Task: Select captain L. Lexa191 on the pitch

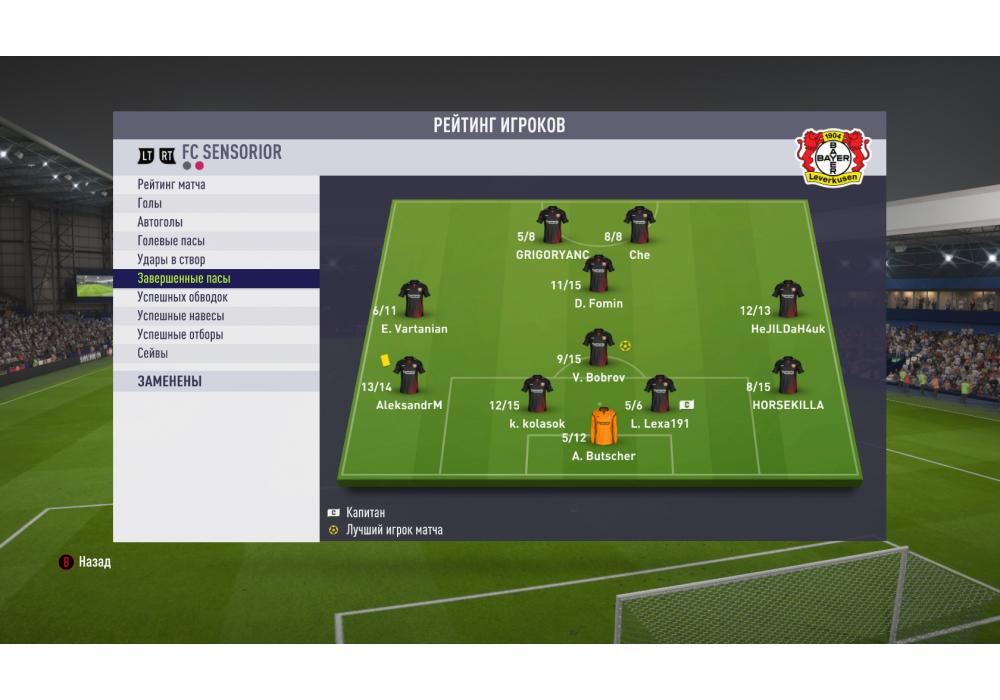Action: click(x=660, y=394)
